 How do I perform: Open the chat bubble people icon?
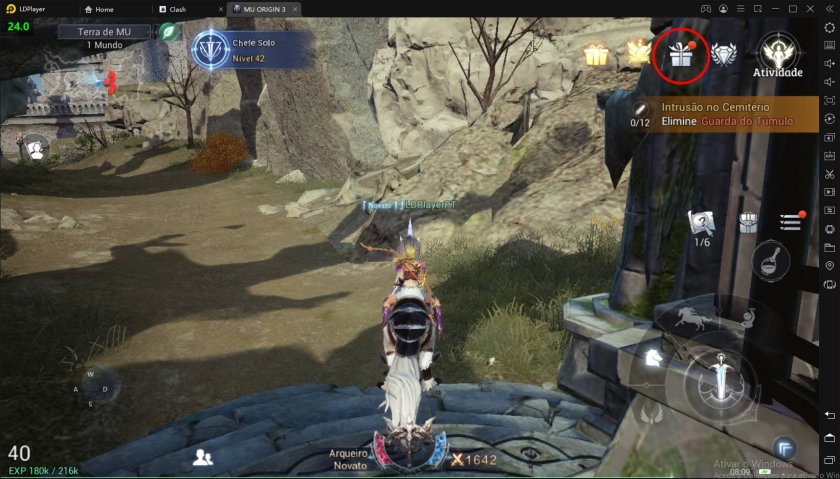(x=36, y=150)
